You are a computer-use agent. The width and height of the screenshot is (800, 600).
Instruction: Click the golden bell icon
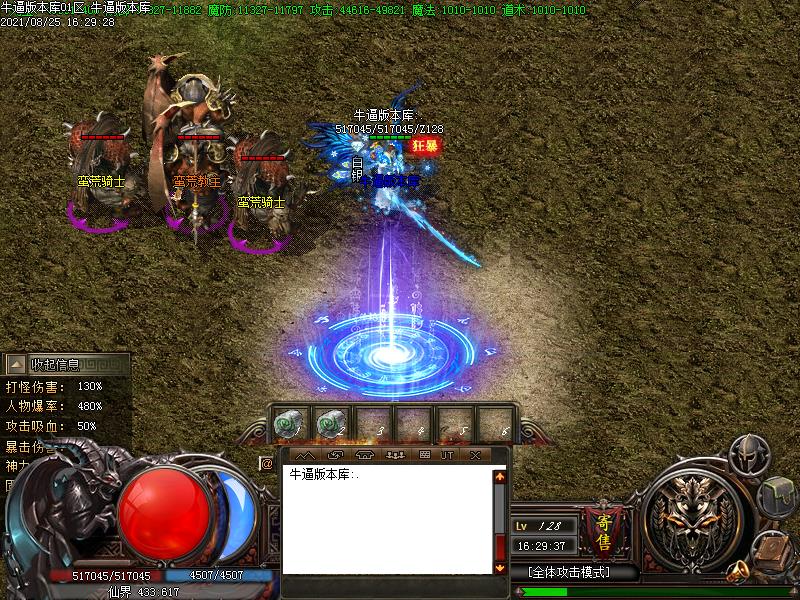pos(740,571)
